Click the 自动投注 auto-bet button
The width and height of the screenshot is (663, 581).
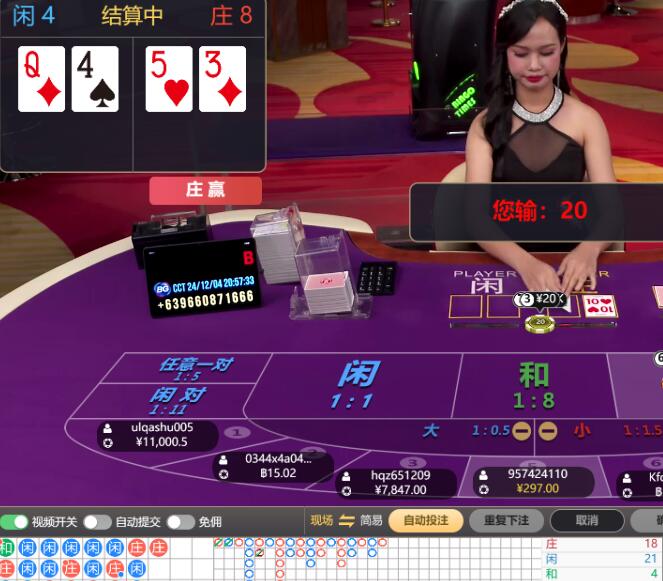425,520
